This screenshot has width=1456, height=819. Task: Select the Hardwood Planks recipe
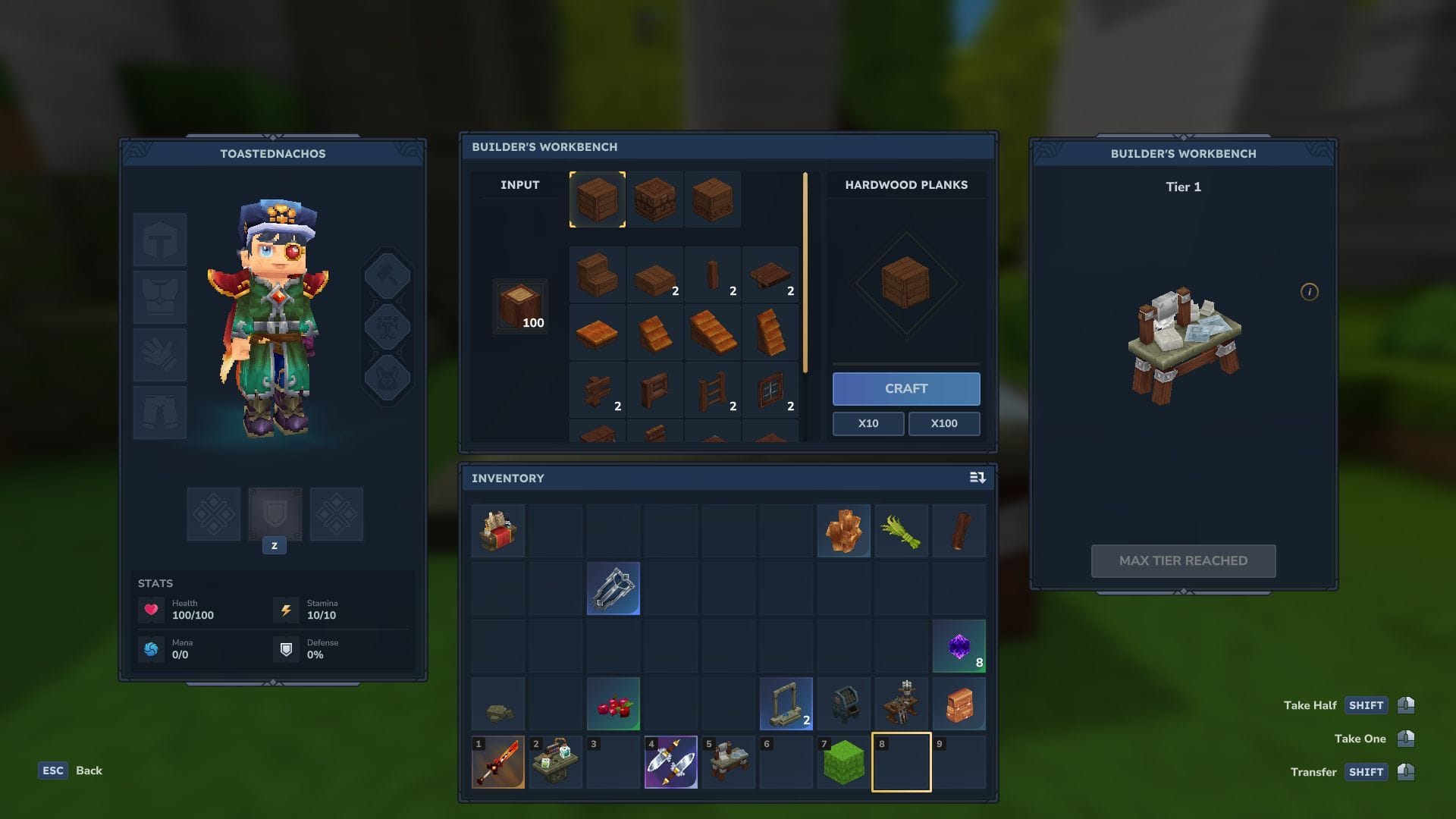point(597,199)
